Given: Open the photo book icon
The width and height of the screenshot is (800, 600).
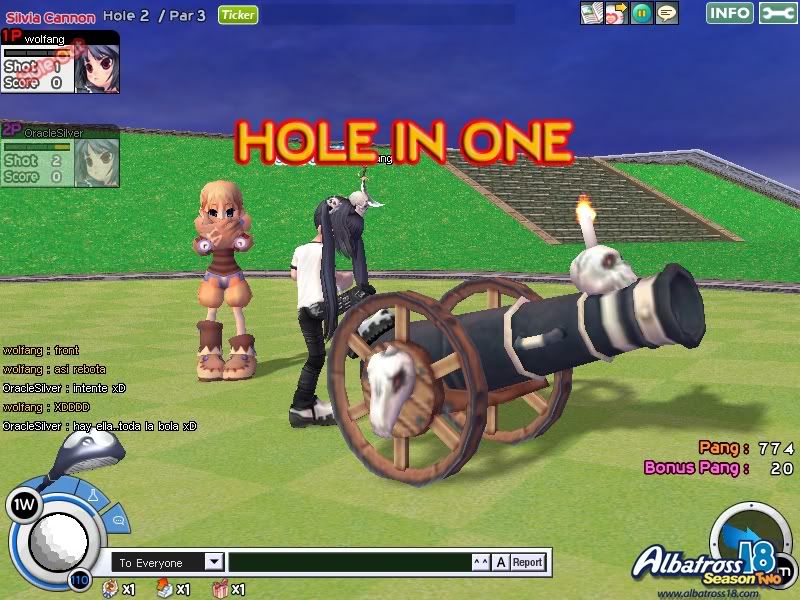Looking at the screenshot, I should point(593,13).
